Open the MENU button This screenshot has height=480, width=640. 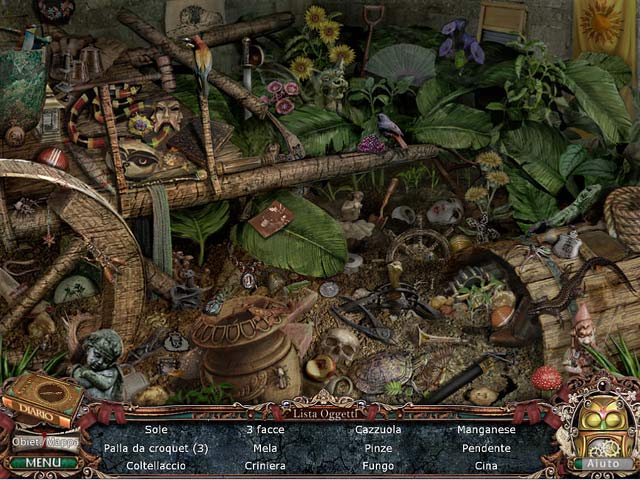click(x=44, y=462)
